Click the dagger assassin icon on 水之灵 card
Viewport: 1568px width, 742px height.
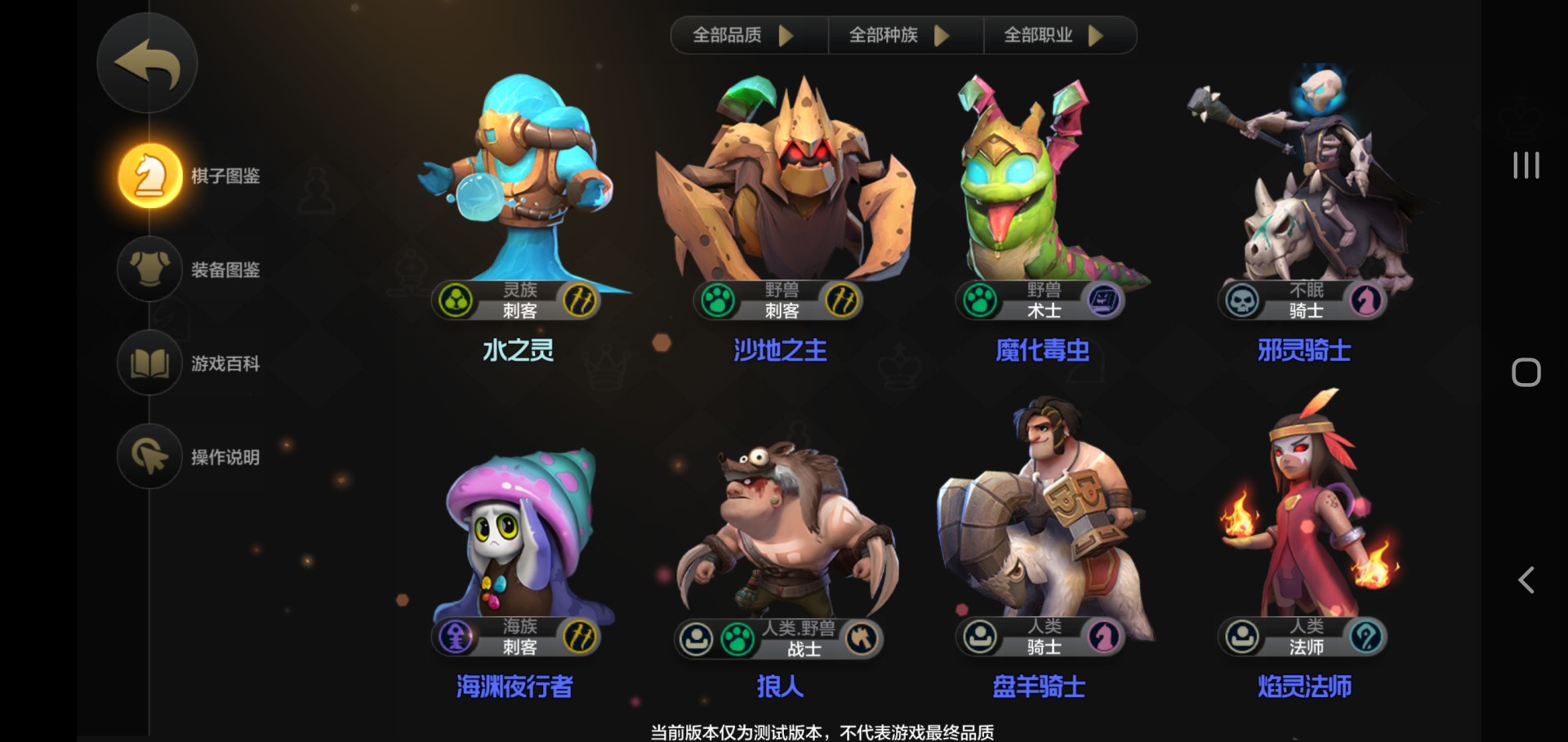click(x=581, y=300)
